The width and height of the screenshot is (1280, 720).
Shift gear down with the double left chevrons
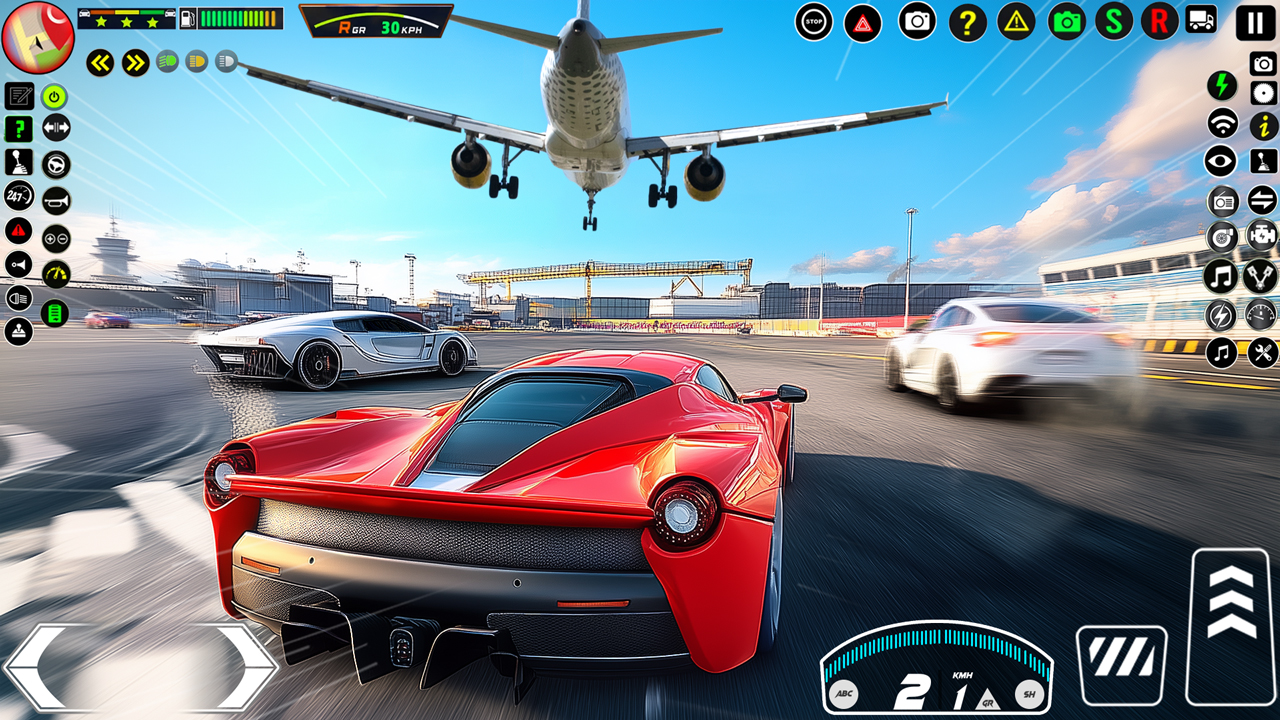click(x=100, y=60)
